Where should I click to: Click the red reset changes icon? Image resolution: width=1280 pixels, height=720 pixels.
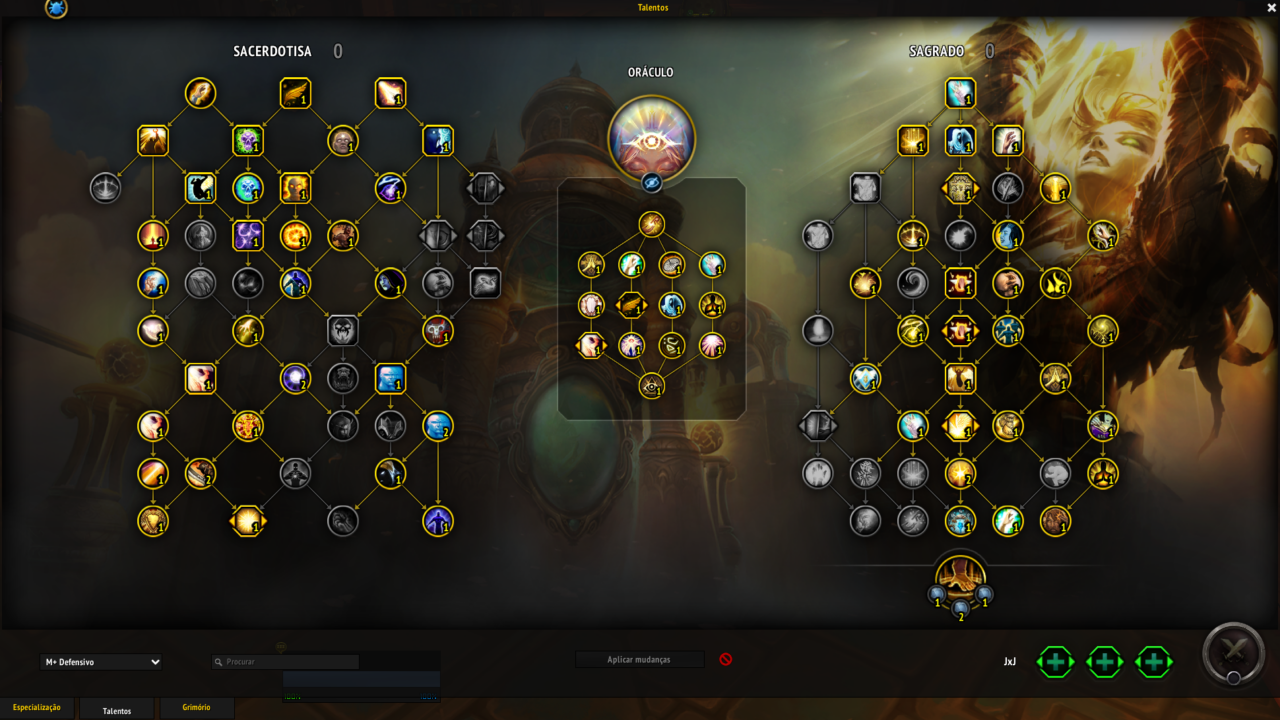coord(726,660)
